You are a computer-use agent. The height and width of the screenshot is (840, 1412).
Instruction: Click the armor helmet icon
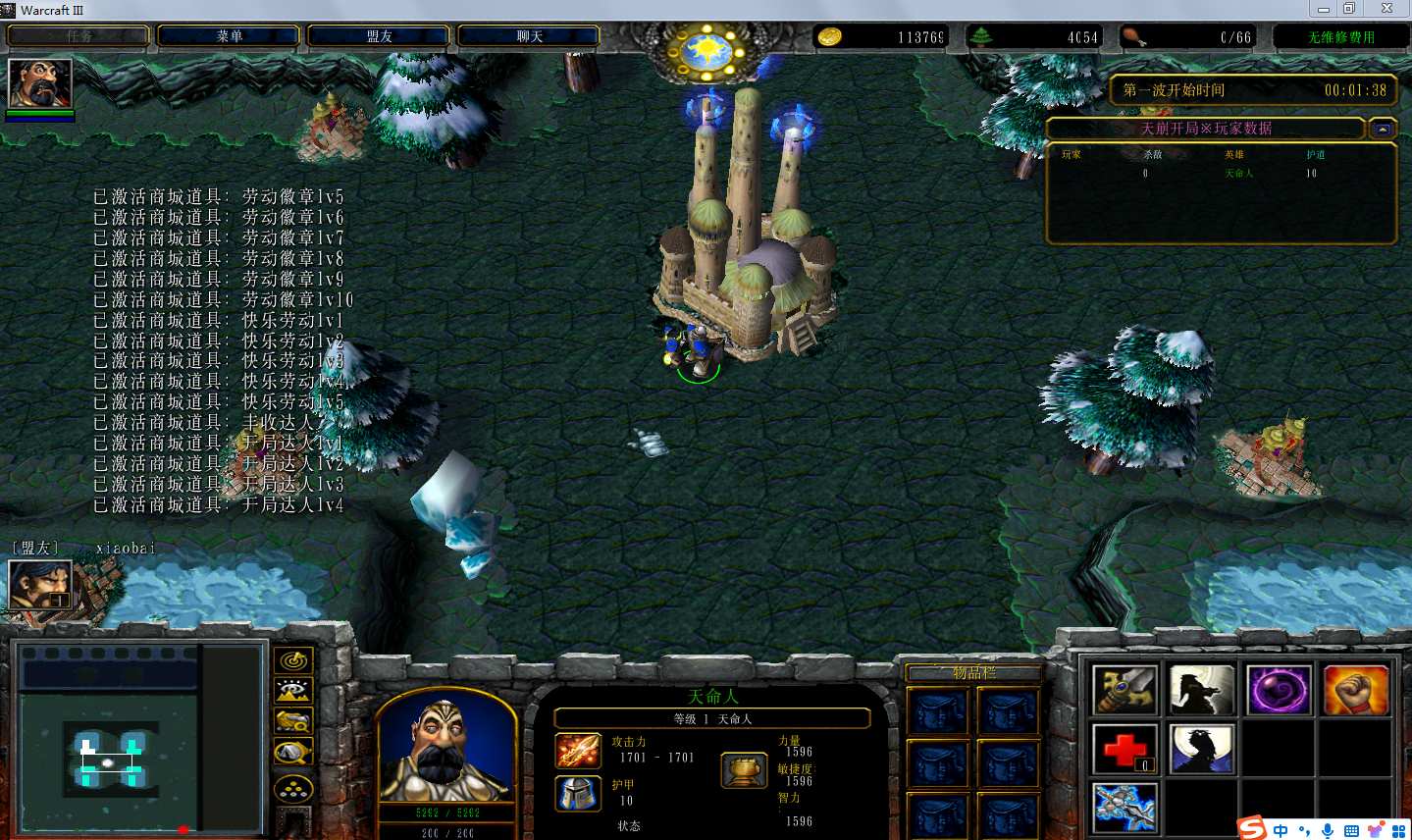[x=578, y=793]
